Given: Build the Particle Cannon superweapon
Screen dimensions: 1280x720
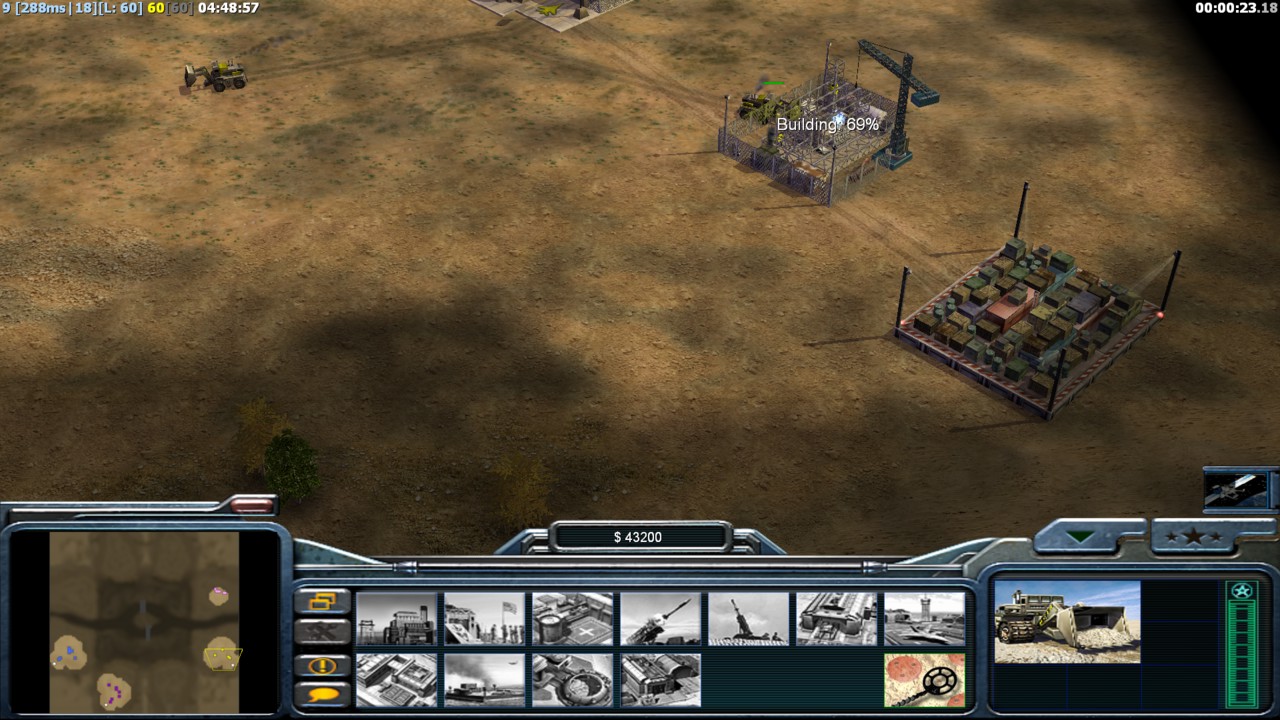Looking at the screenshot, I should [572, 680].
